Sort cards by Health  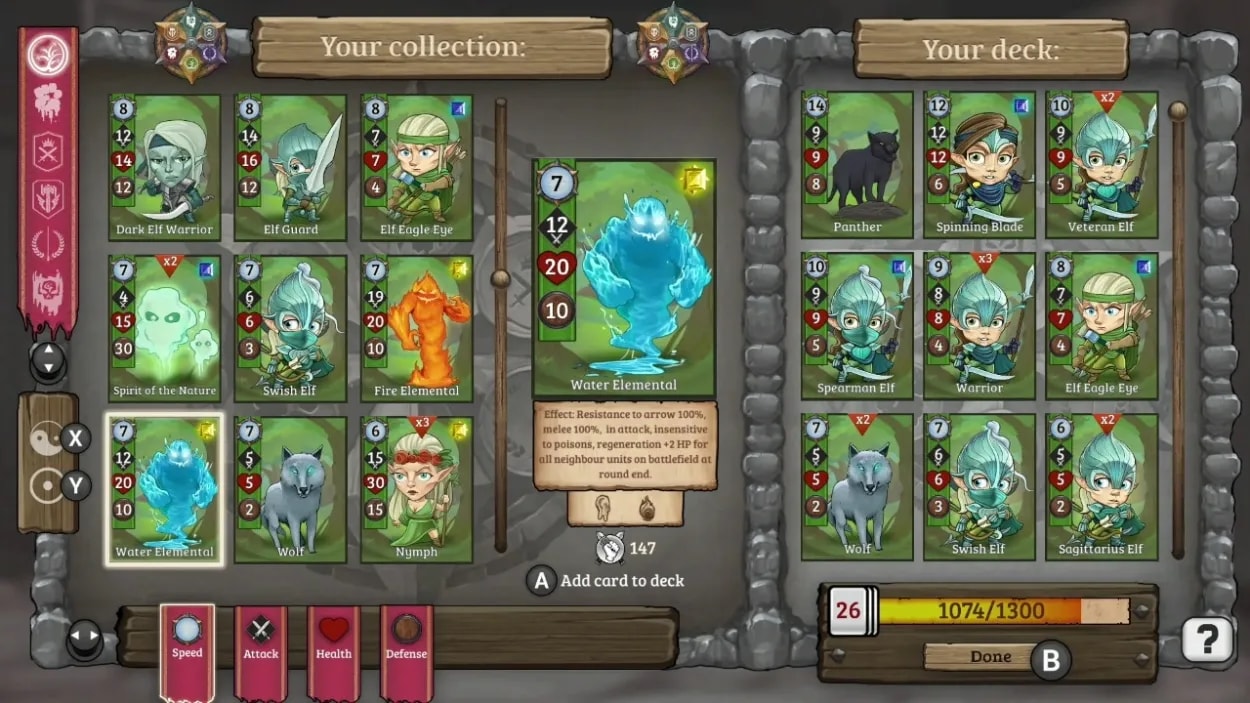334,639
